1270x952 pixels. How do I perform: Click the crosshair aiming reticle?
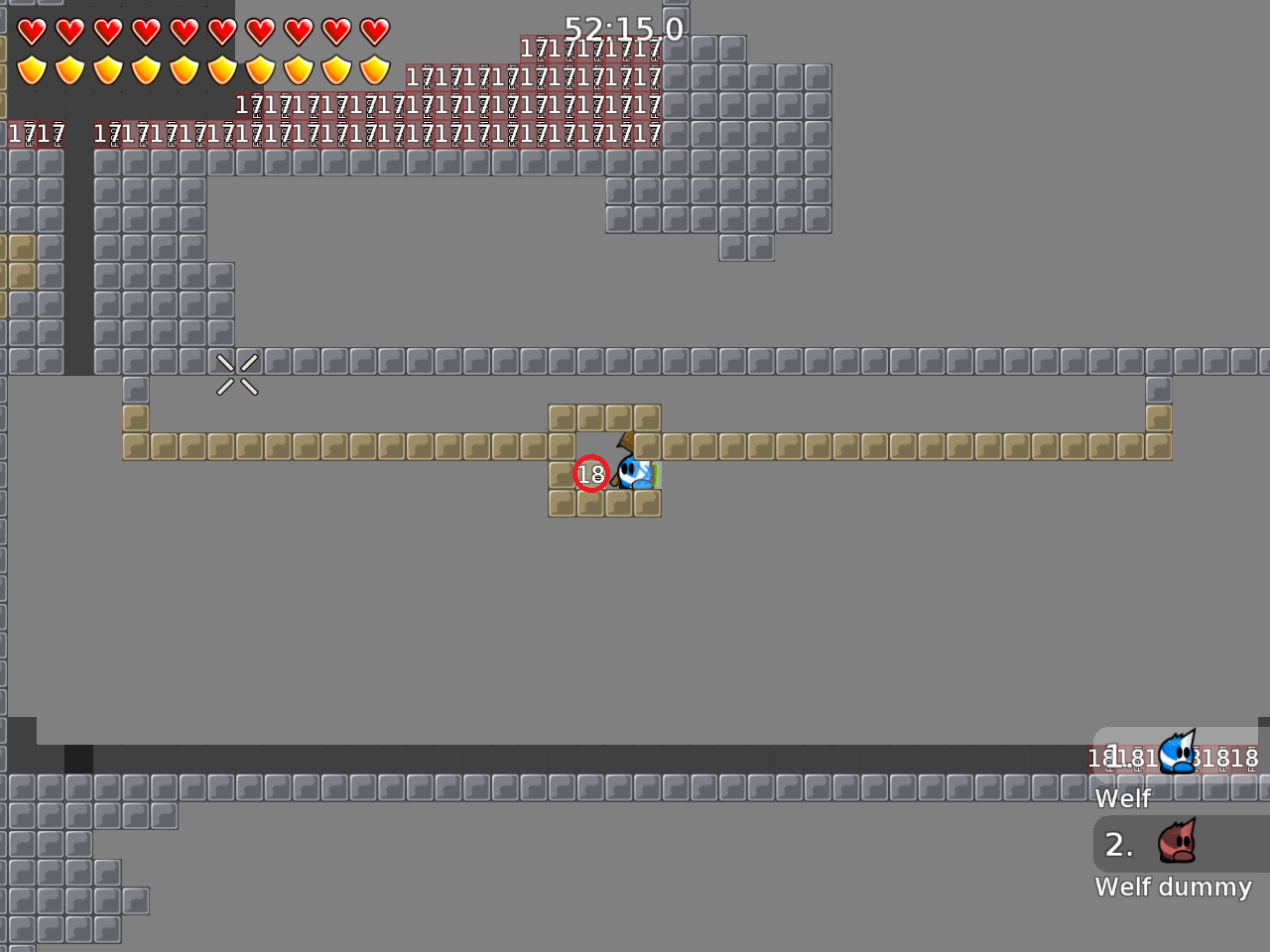(237, 373)
